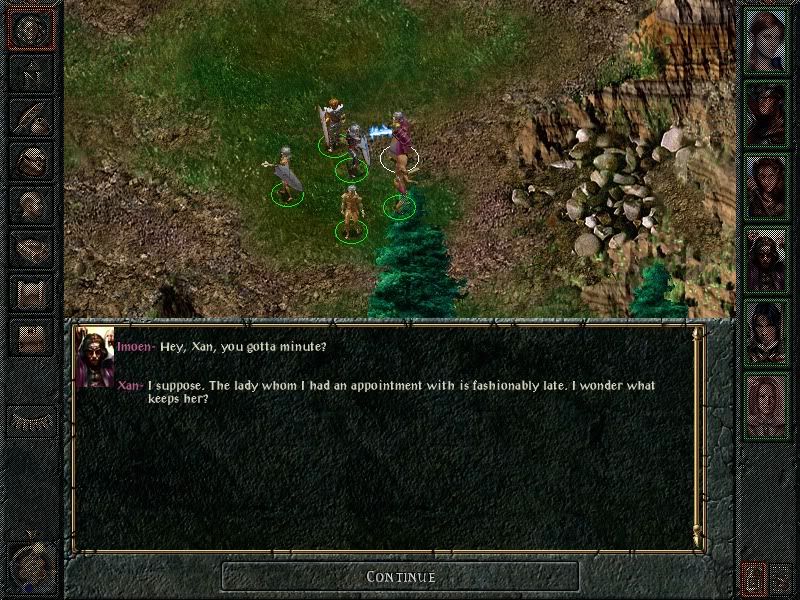800x600 pixels.
Task: Open the party inventory screen
Action: [30, 160]
